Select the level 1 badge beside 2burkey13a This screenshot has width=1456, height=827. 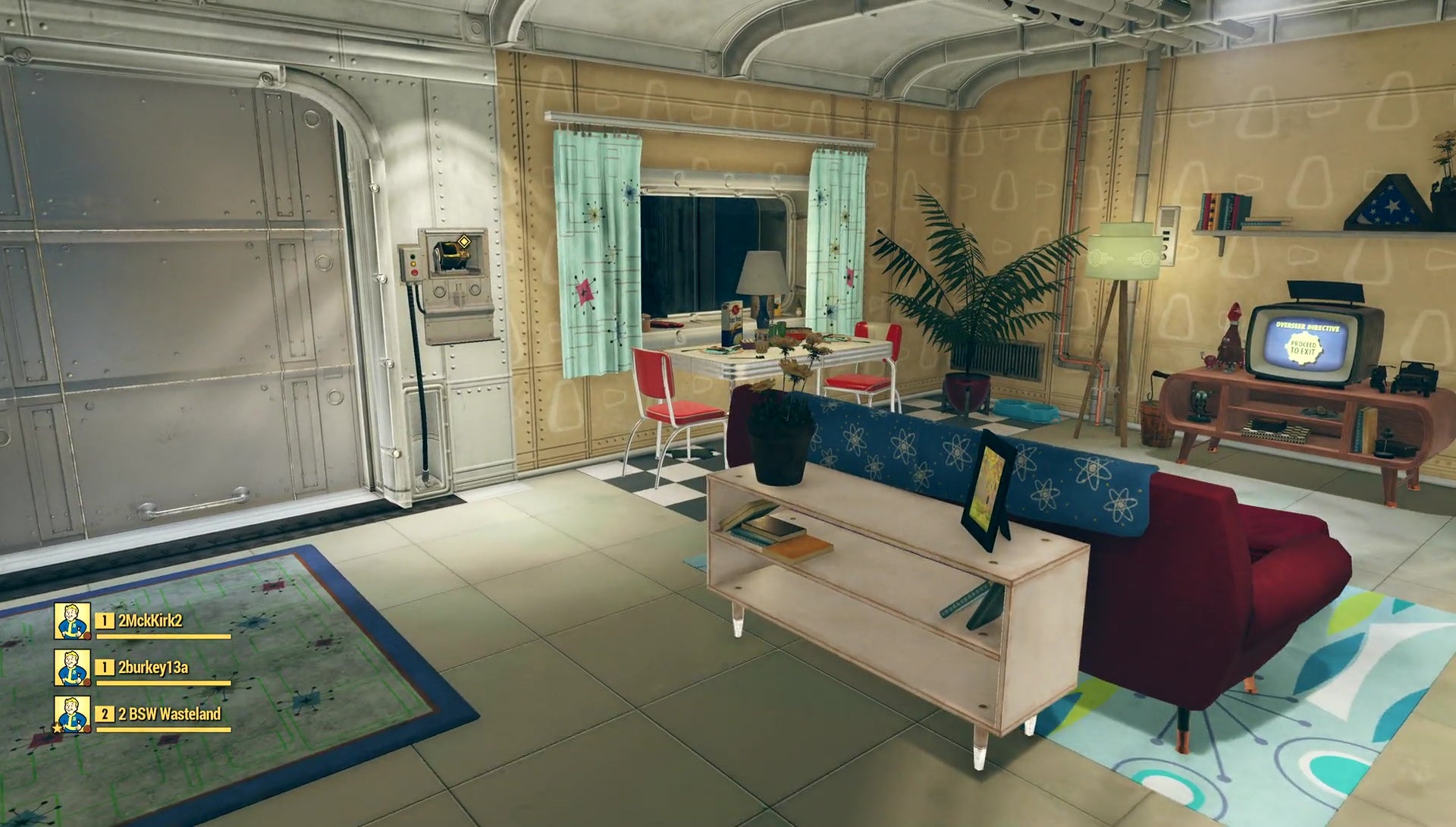tap(104, 668)
